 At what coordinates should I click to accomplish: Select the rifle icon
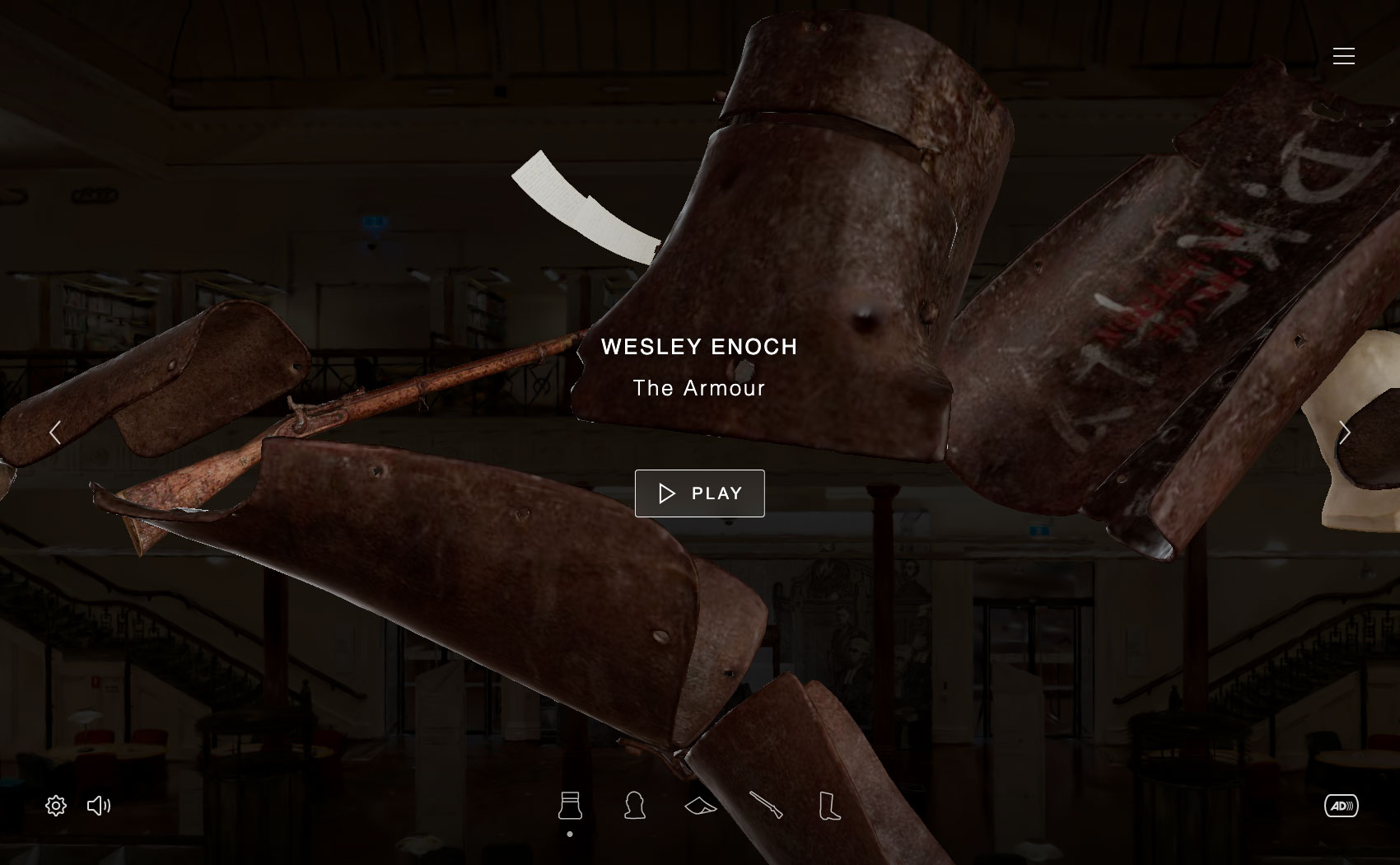(766, 806)
